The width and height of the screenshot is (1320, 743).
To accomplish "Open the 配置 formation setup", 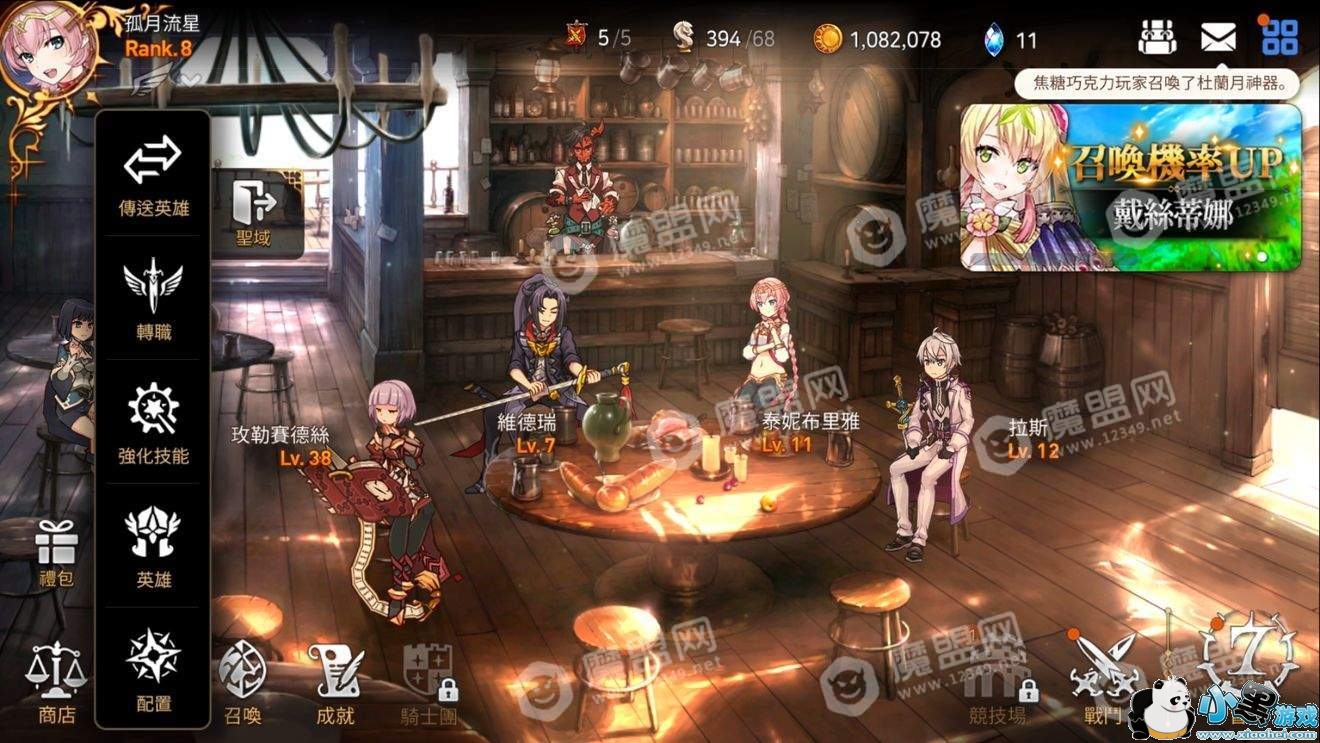I will 153,668.
